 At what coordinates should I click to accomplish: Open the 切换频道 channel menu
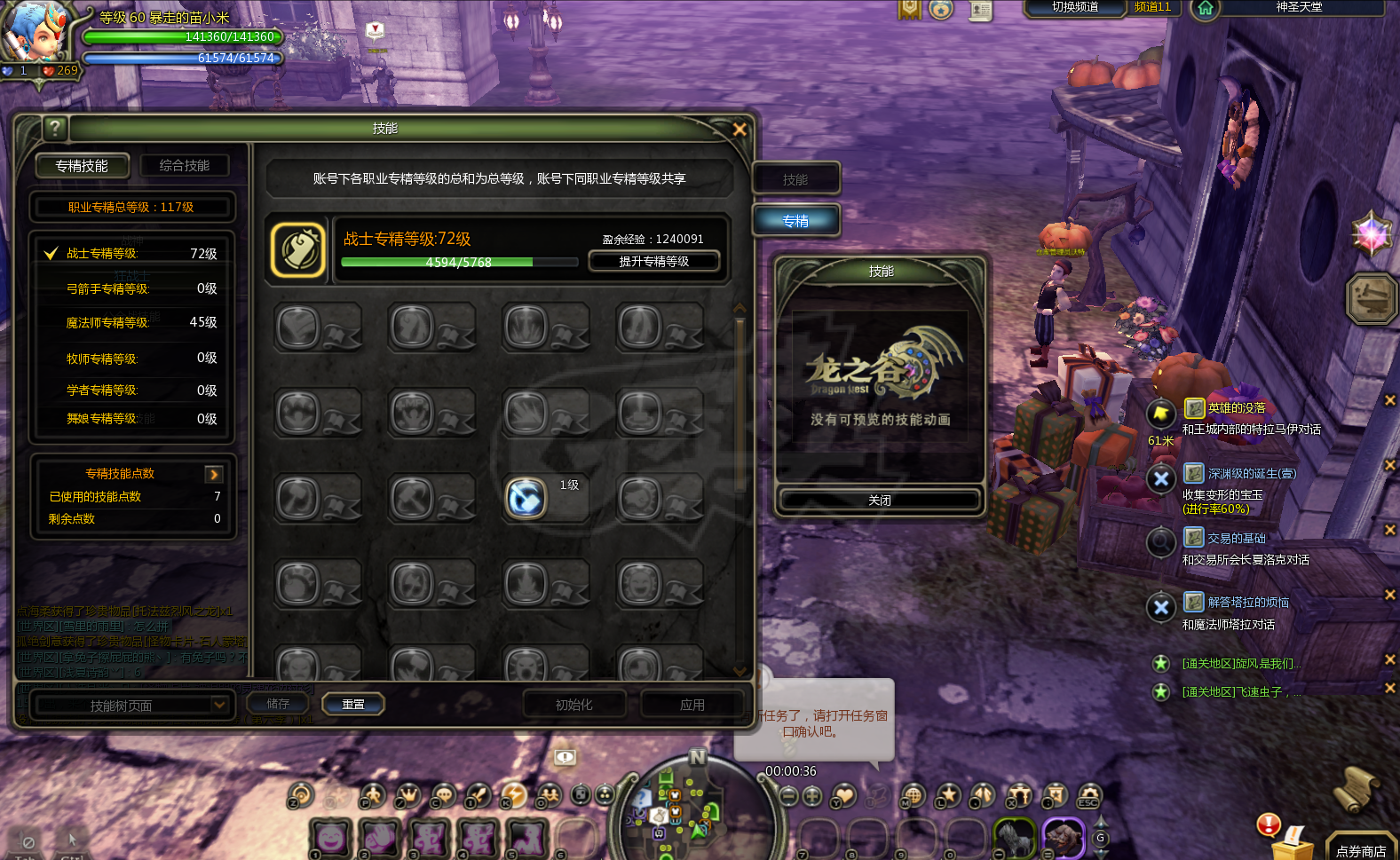[x=1074, y=10]
